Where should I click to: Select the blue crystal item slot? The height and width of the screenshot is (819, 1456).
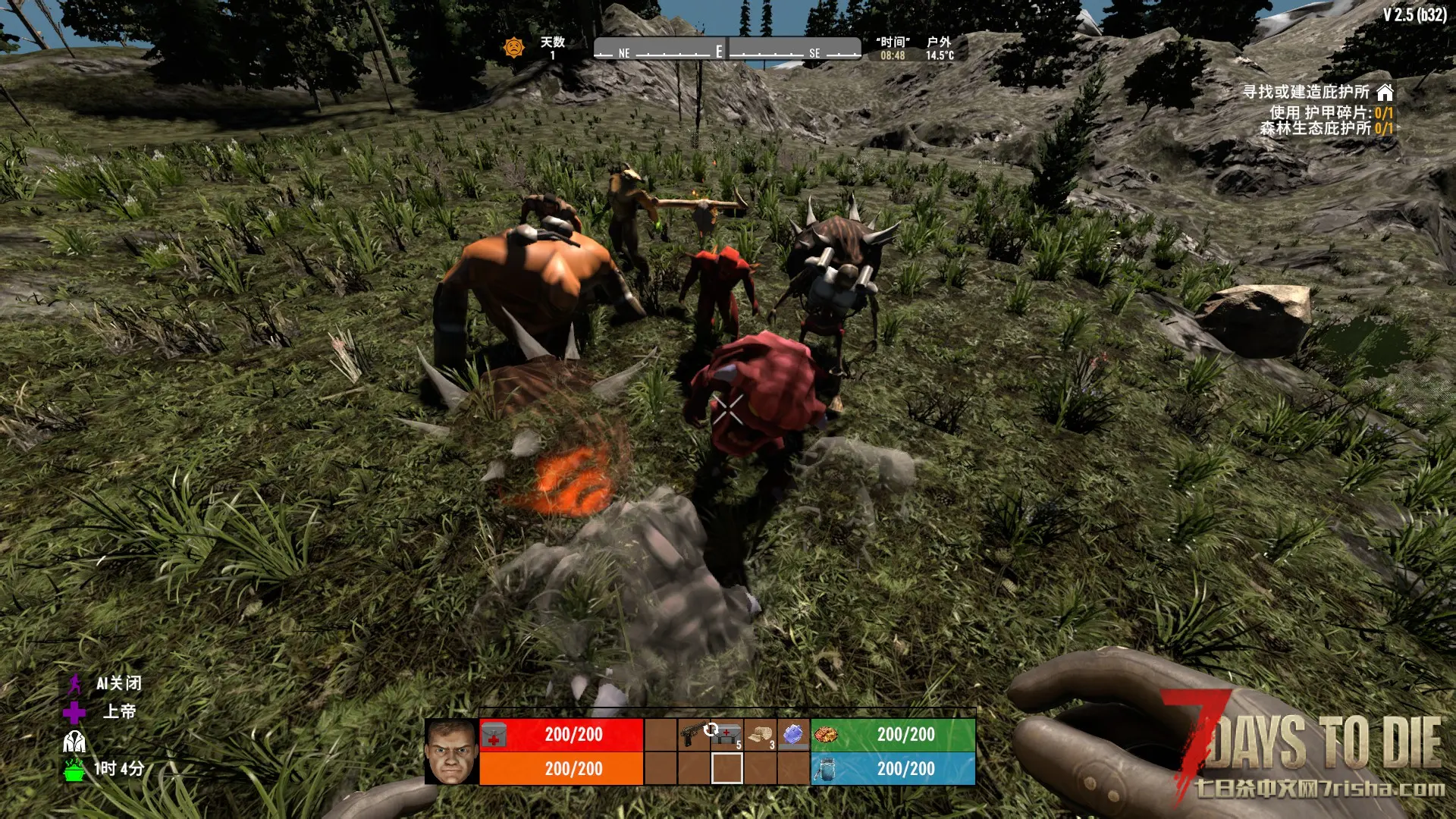tap(793, 734)
